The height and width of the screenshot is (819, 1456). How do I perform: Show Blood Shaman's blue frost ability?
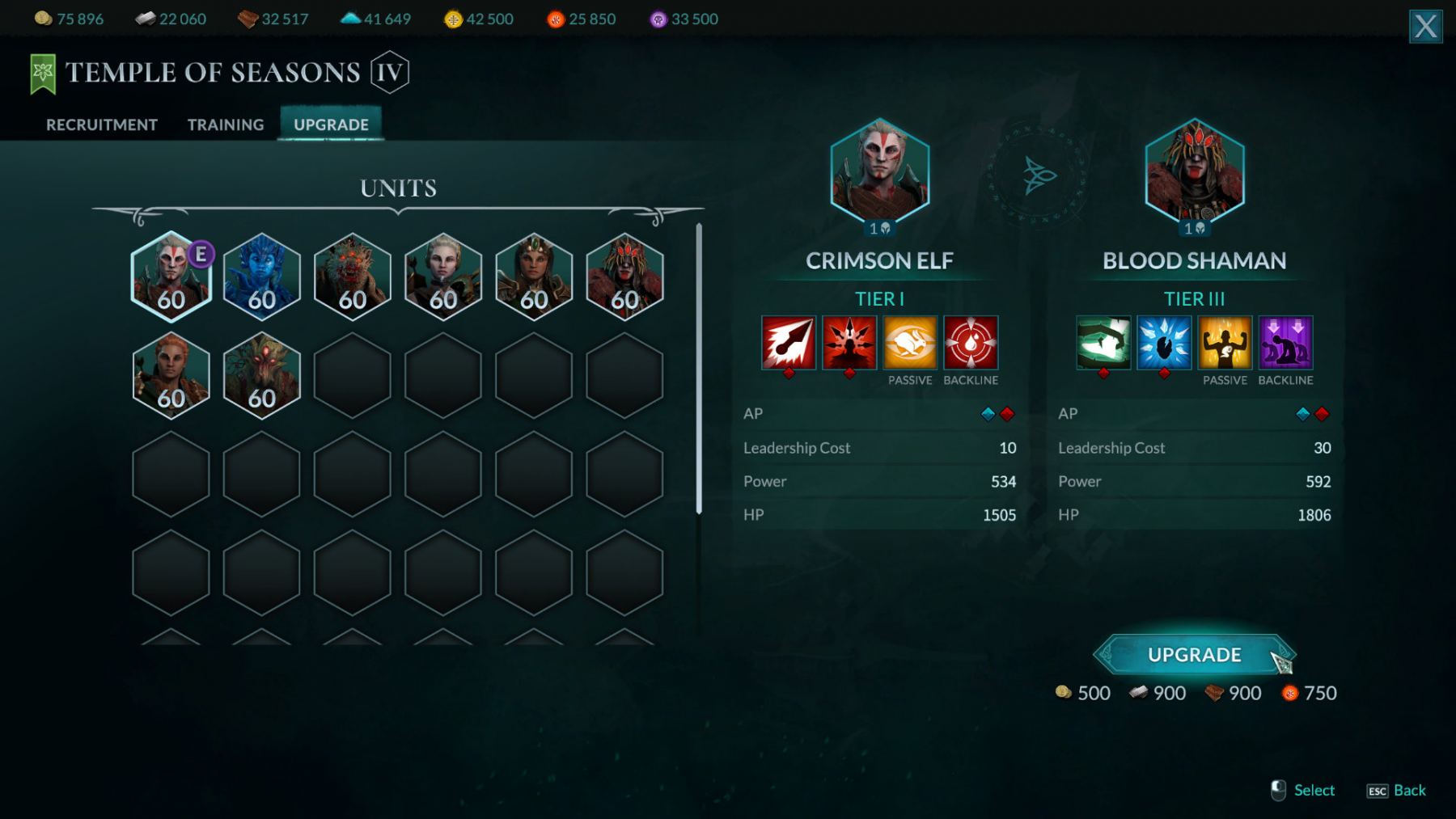[x=1164, y=343]
